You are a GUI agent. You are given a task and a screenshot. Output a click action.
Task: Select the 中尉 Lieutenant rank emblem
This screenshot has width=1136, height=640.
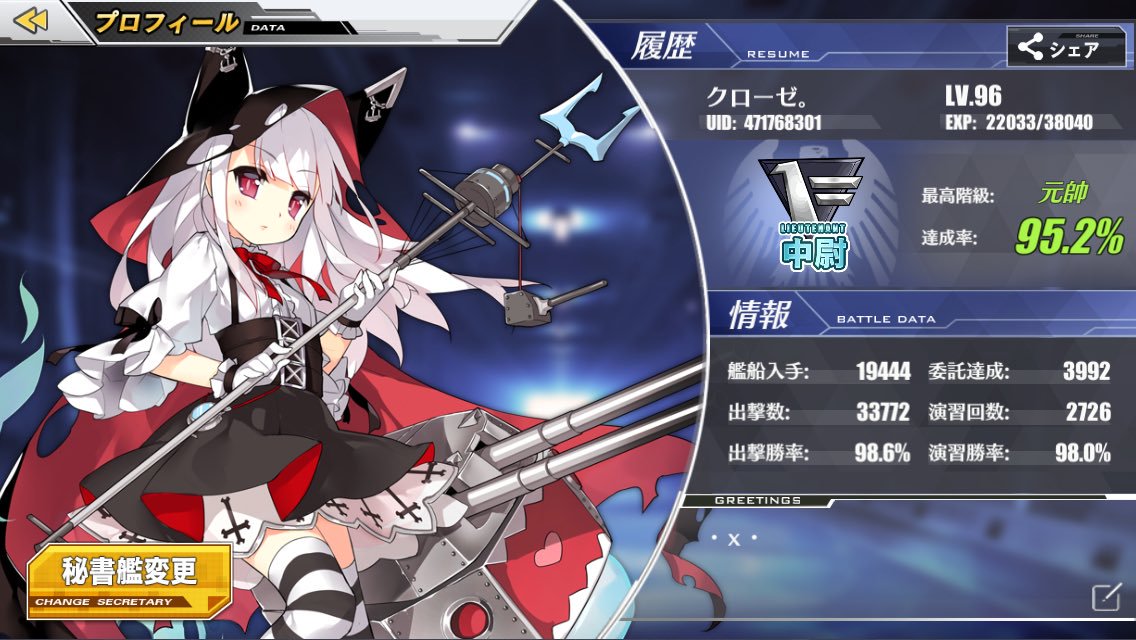pyautogui.click(x=810, y=214)
